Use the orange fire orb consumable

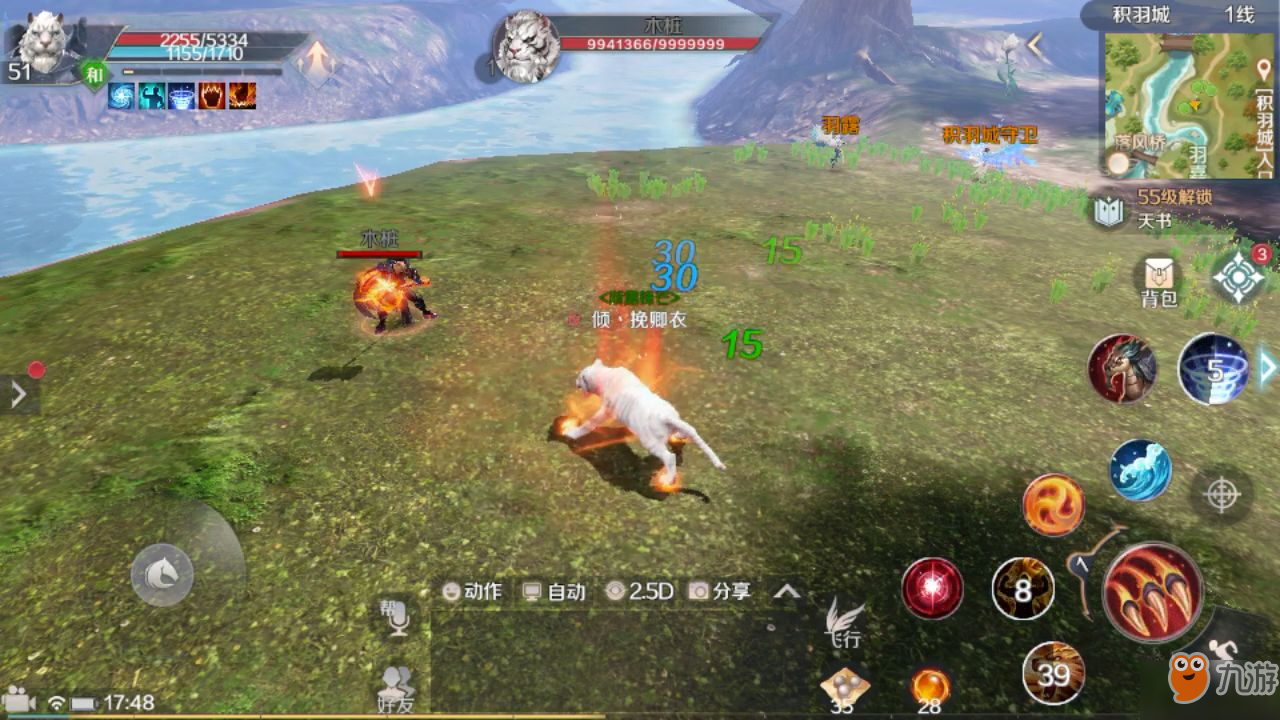tap(930, 687)
